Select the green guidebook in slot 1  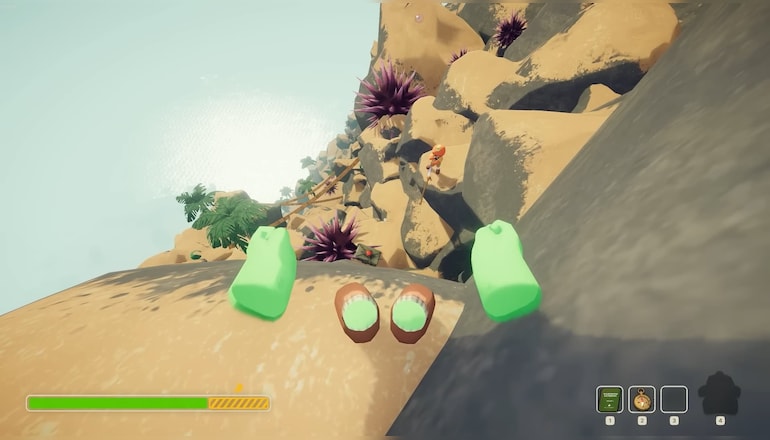click(609, 399)
